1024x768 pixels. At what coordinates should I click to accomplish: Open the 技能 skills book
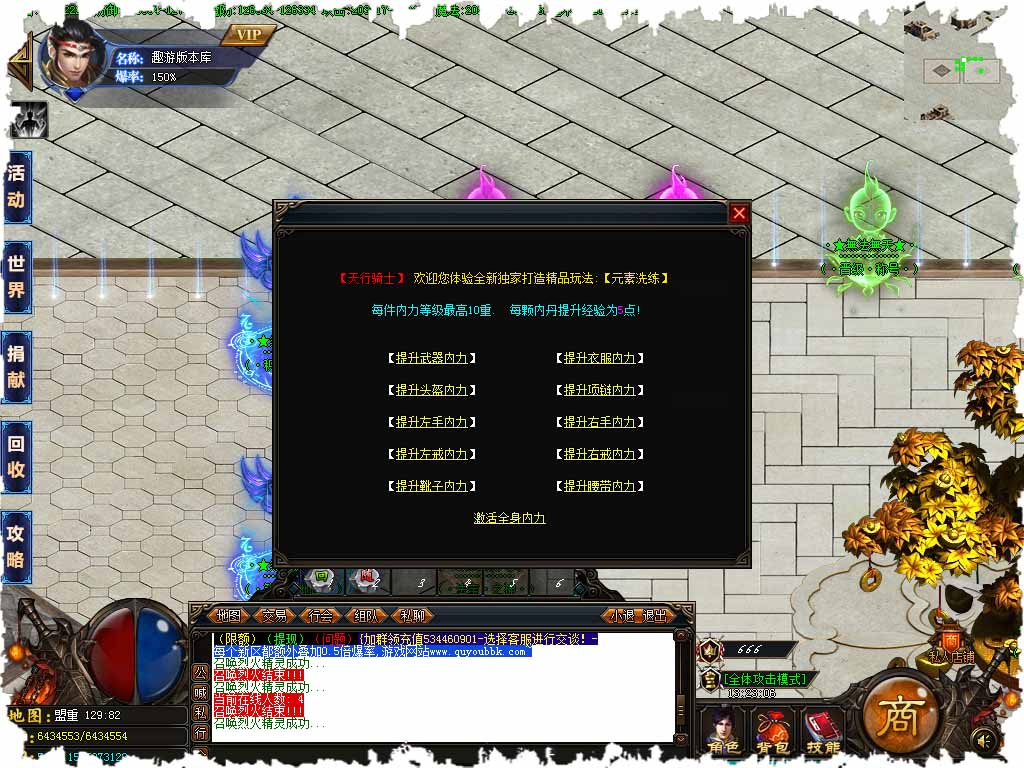[x=823, y=731]
